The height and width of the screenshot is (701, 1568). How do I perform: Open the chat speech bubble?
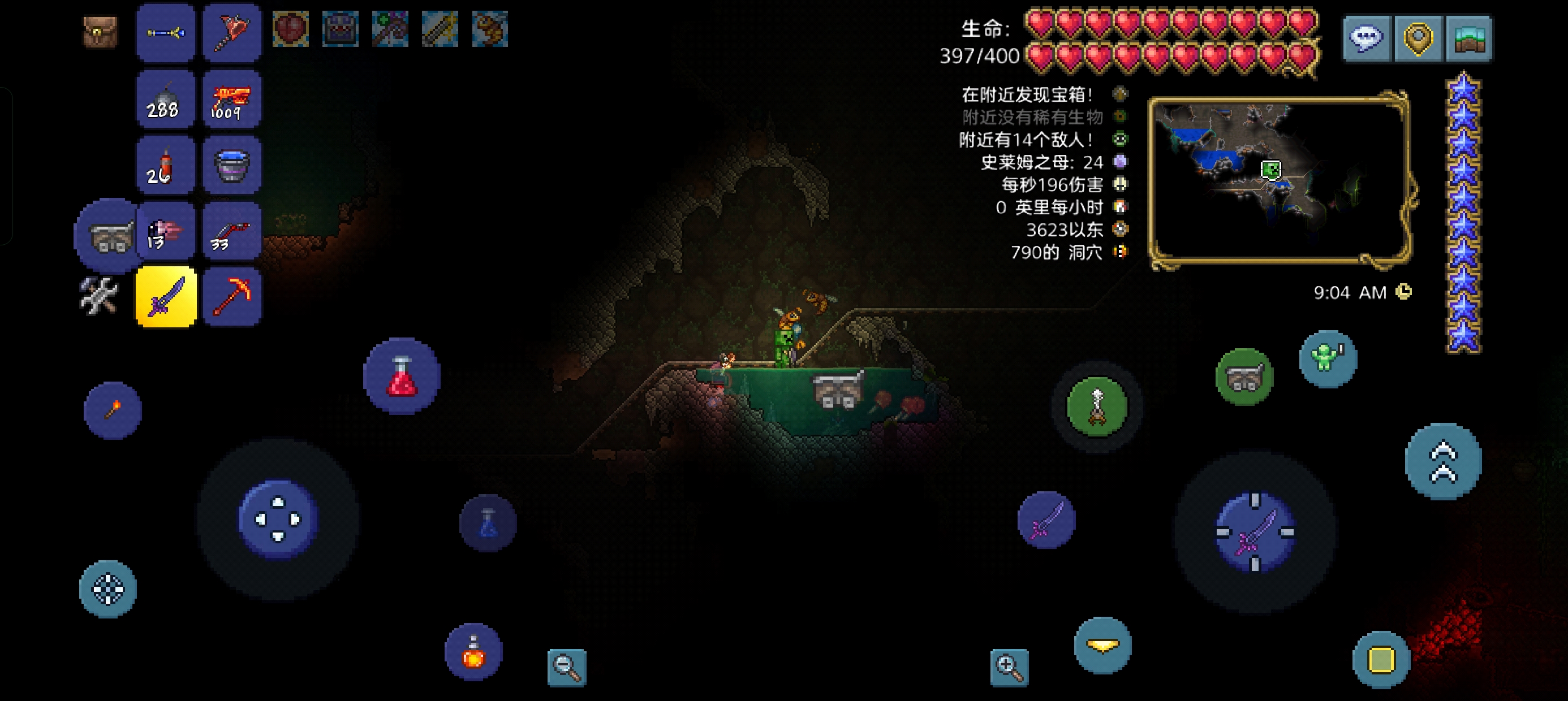coord(1367,38)
